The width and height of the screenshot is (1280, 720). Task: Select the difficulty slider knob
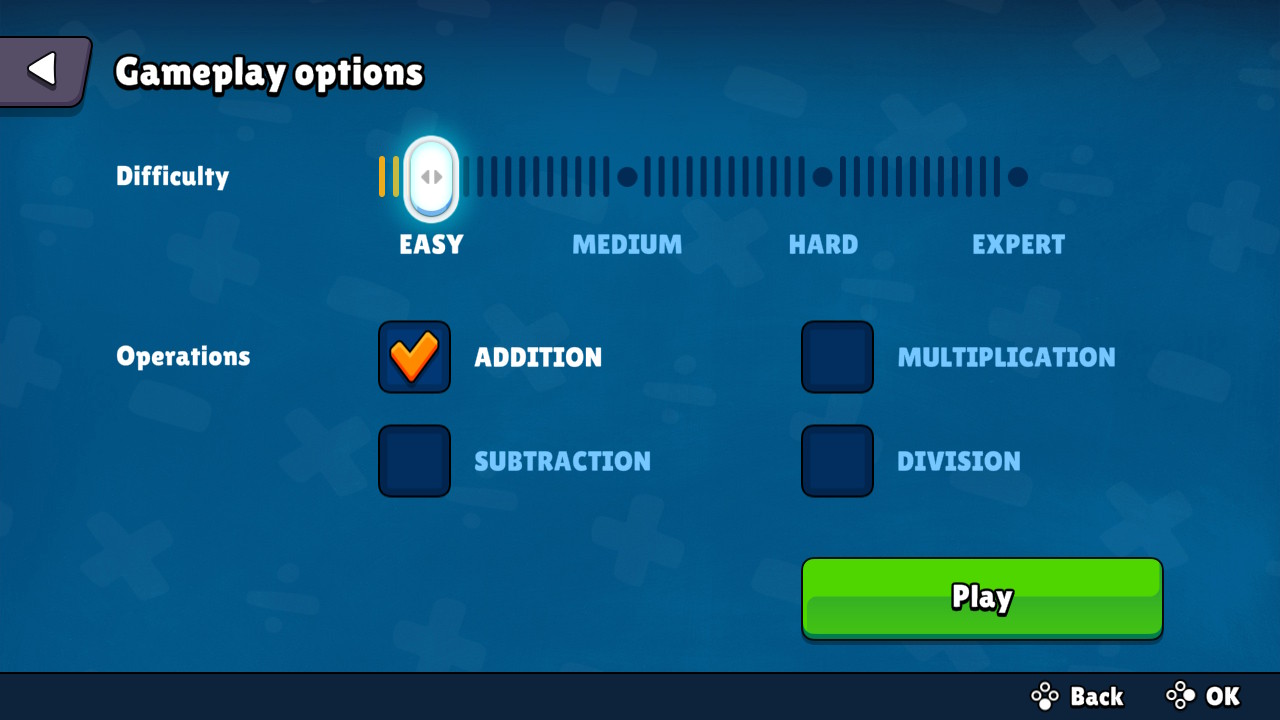[430, 177]
